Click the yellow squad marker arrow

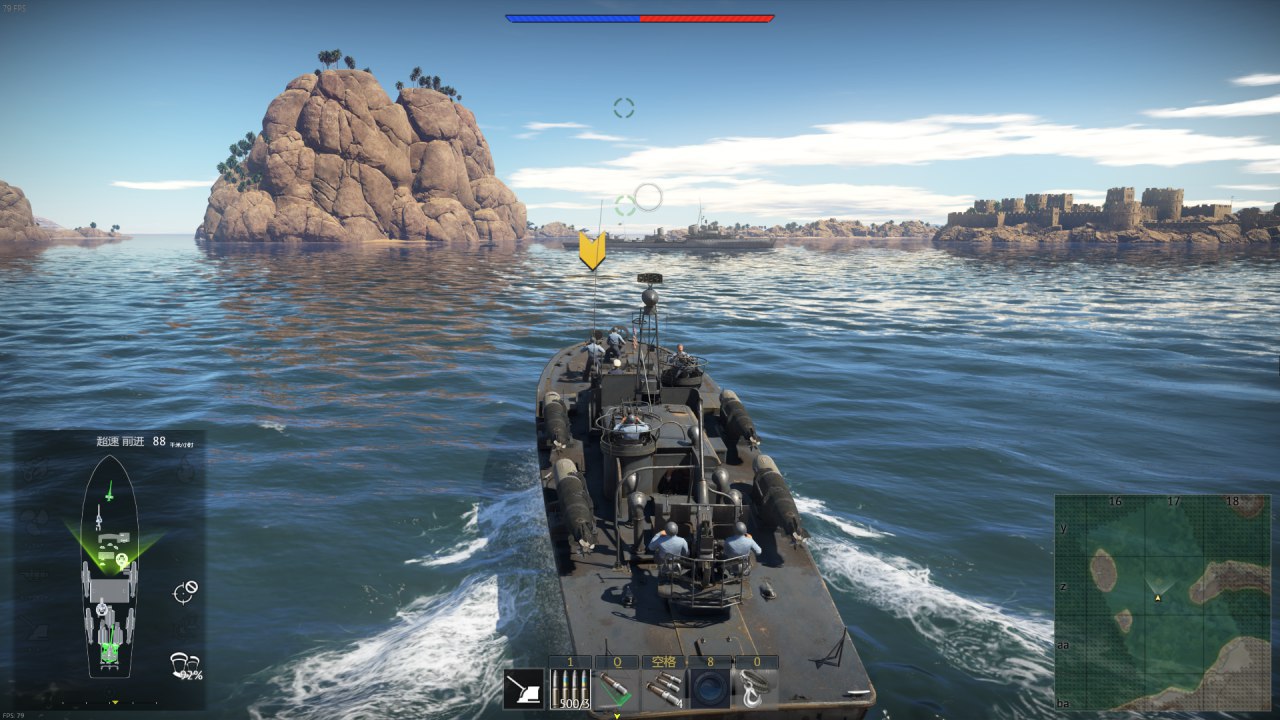click(x=592, y=250)
